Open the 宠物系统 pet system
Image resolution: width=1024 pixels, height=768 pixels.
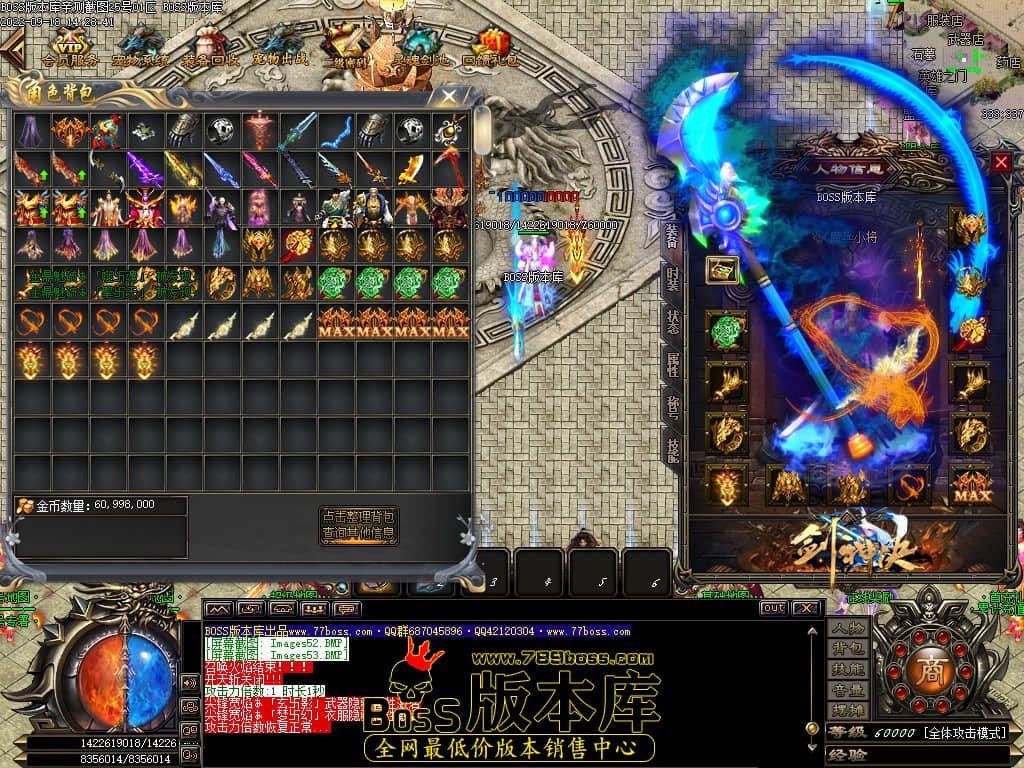click(140, 46)
